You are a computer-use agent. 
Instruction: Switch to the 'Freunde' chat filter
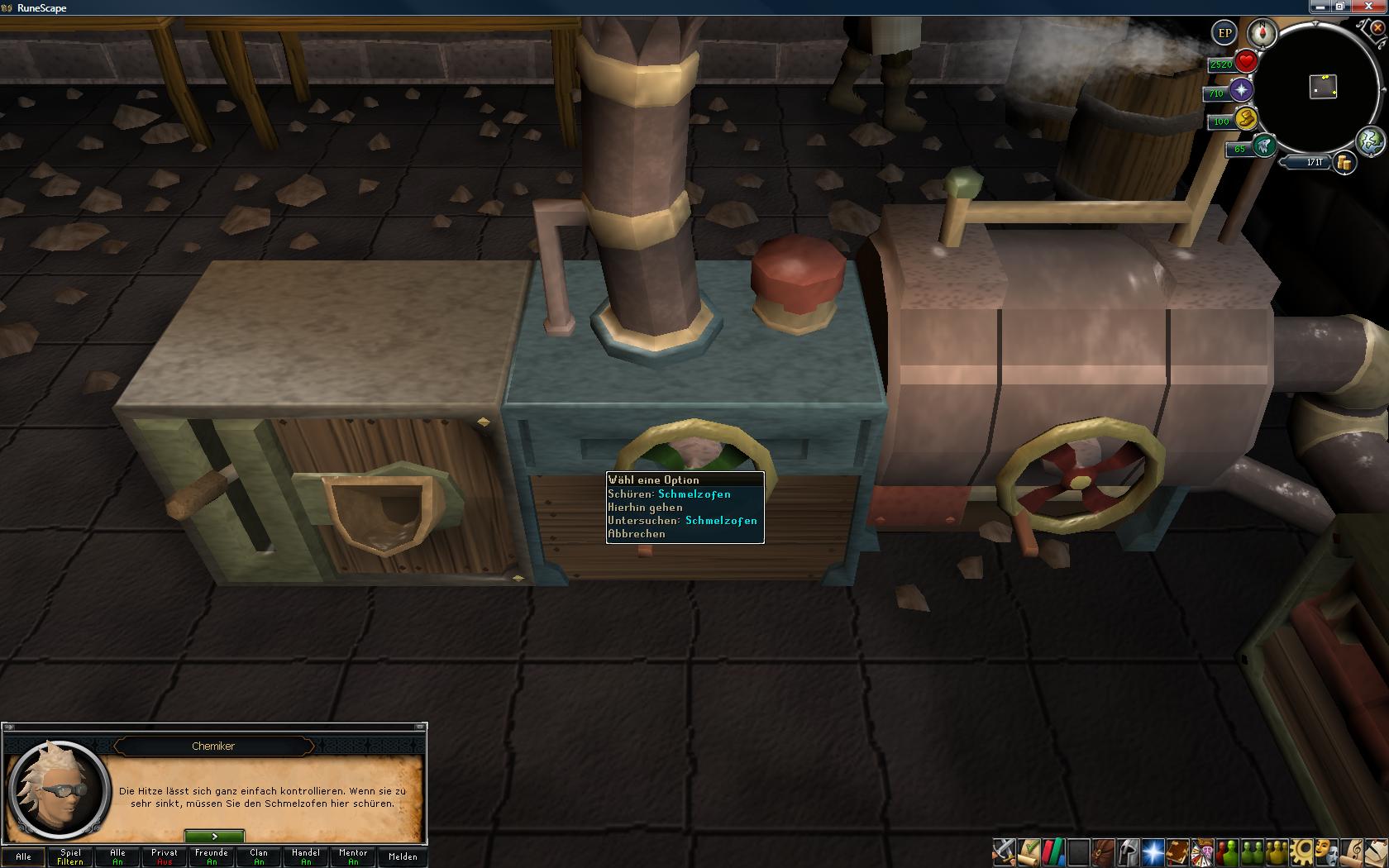point(212,856)
